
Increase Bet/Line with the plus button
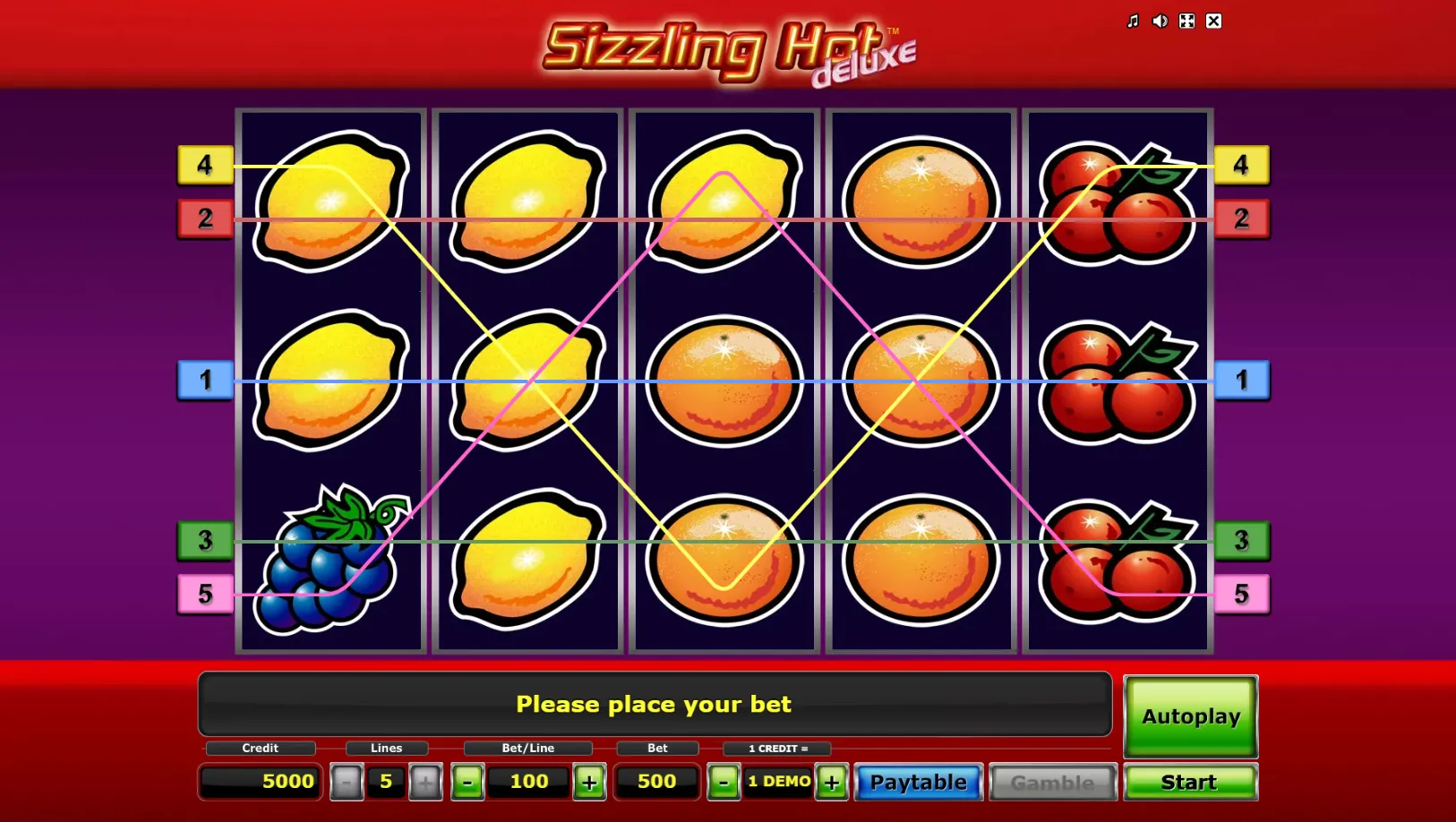tap(589, 782)
